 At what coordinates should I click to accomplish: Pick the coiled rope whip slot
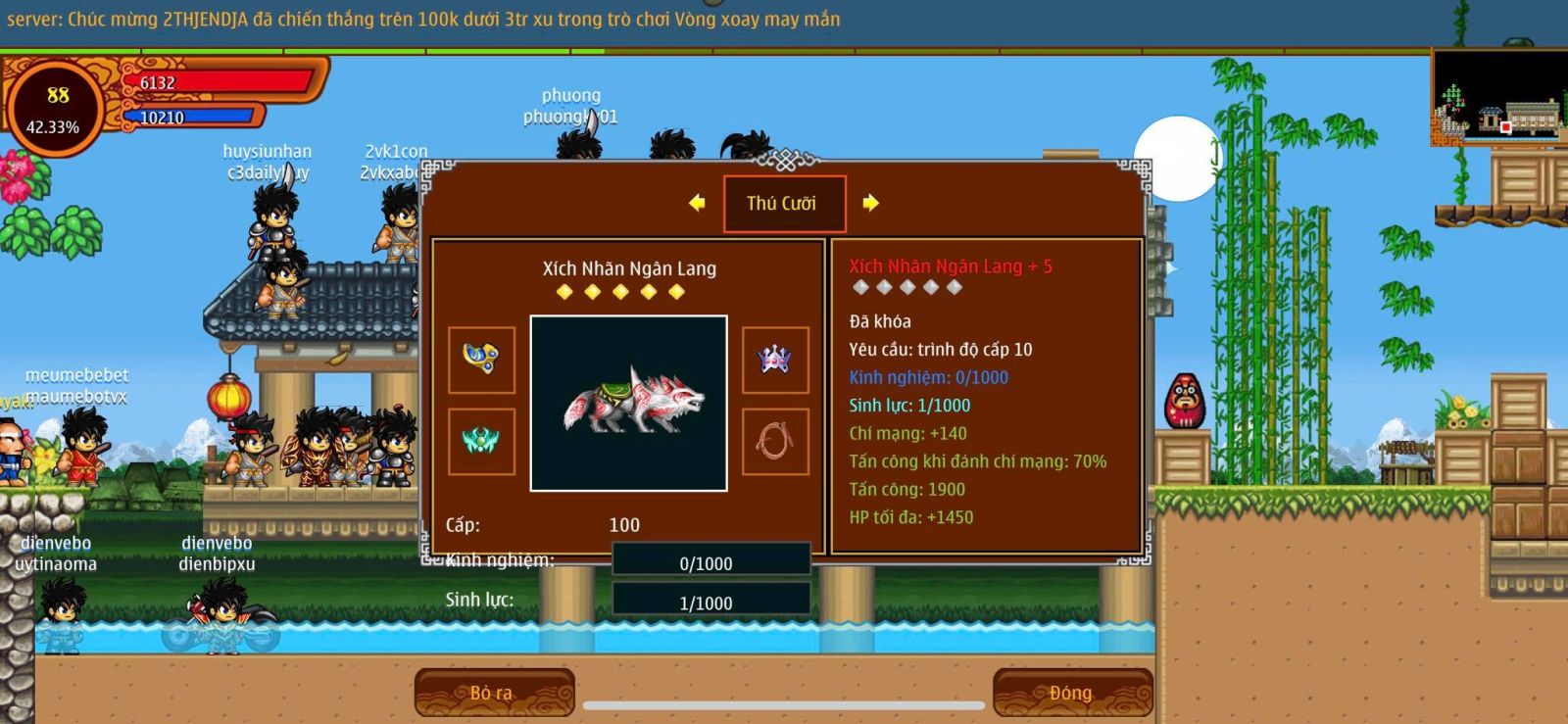click(775, 441)
